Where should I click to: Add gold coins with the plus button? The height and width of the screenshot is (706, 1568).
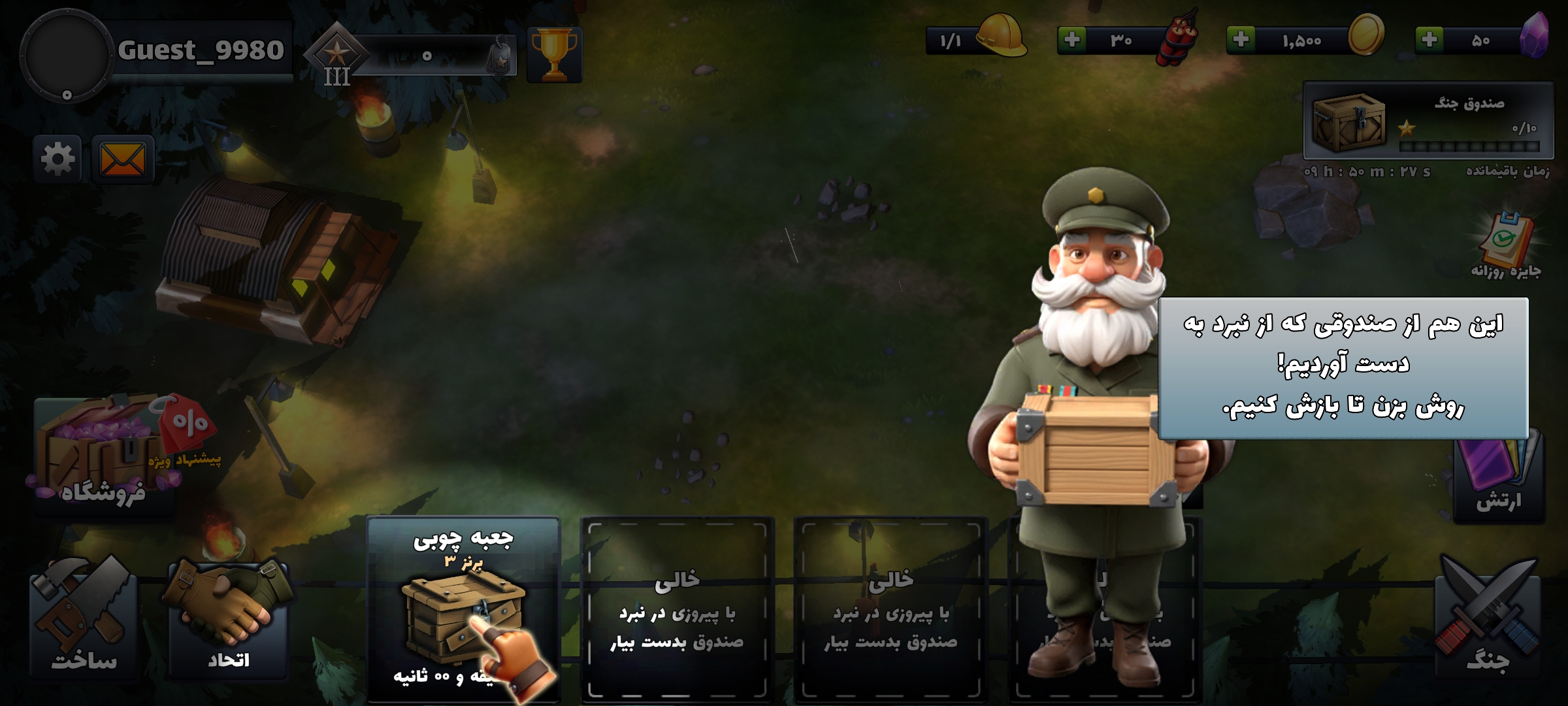point(1241,40)
